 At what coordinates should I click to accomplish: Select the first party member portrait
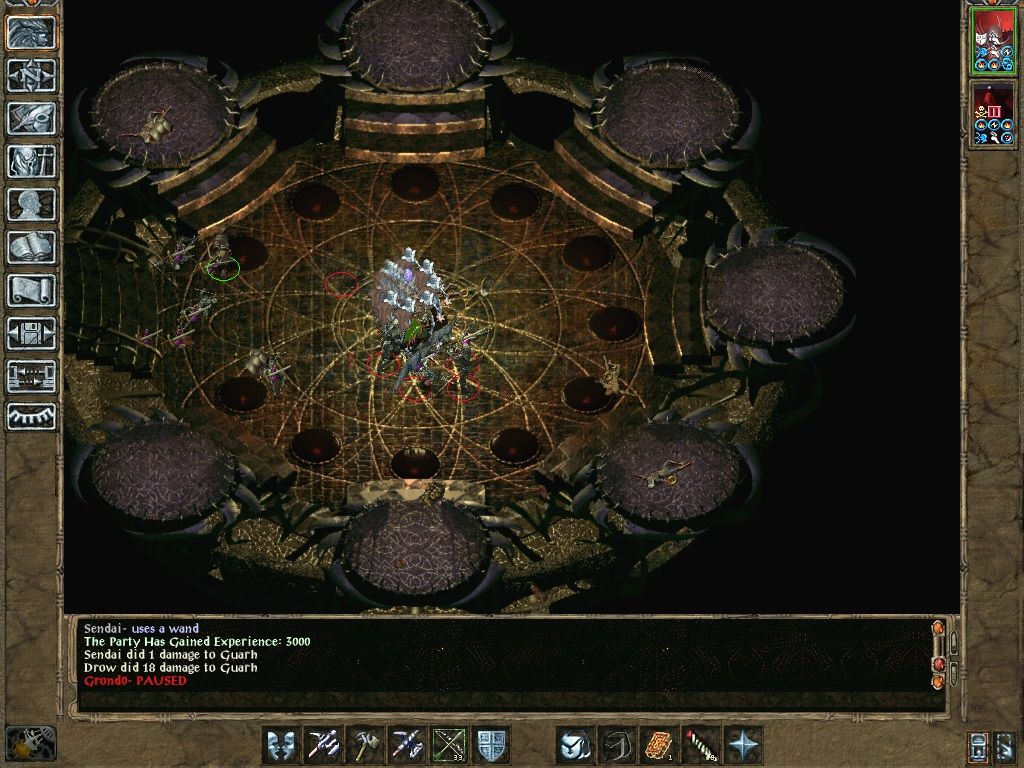click(x=992, y=41)
